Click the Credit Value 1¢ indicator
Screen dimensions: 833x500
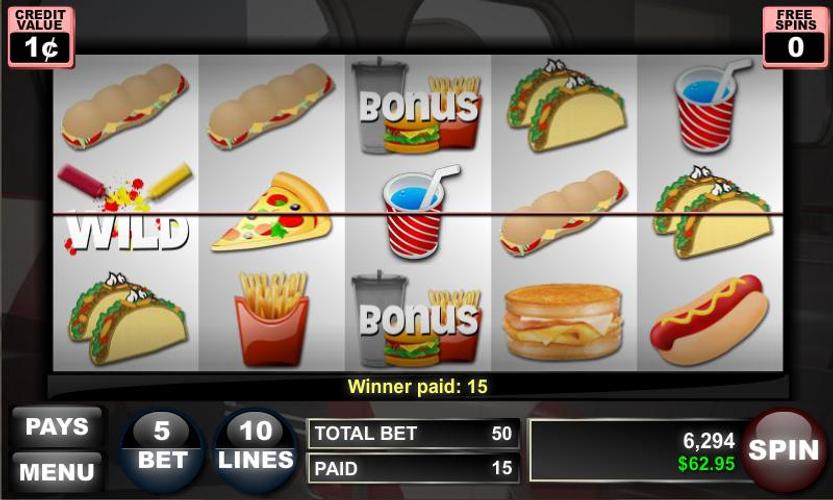(41, 38)
